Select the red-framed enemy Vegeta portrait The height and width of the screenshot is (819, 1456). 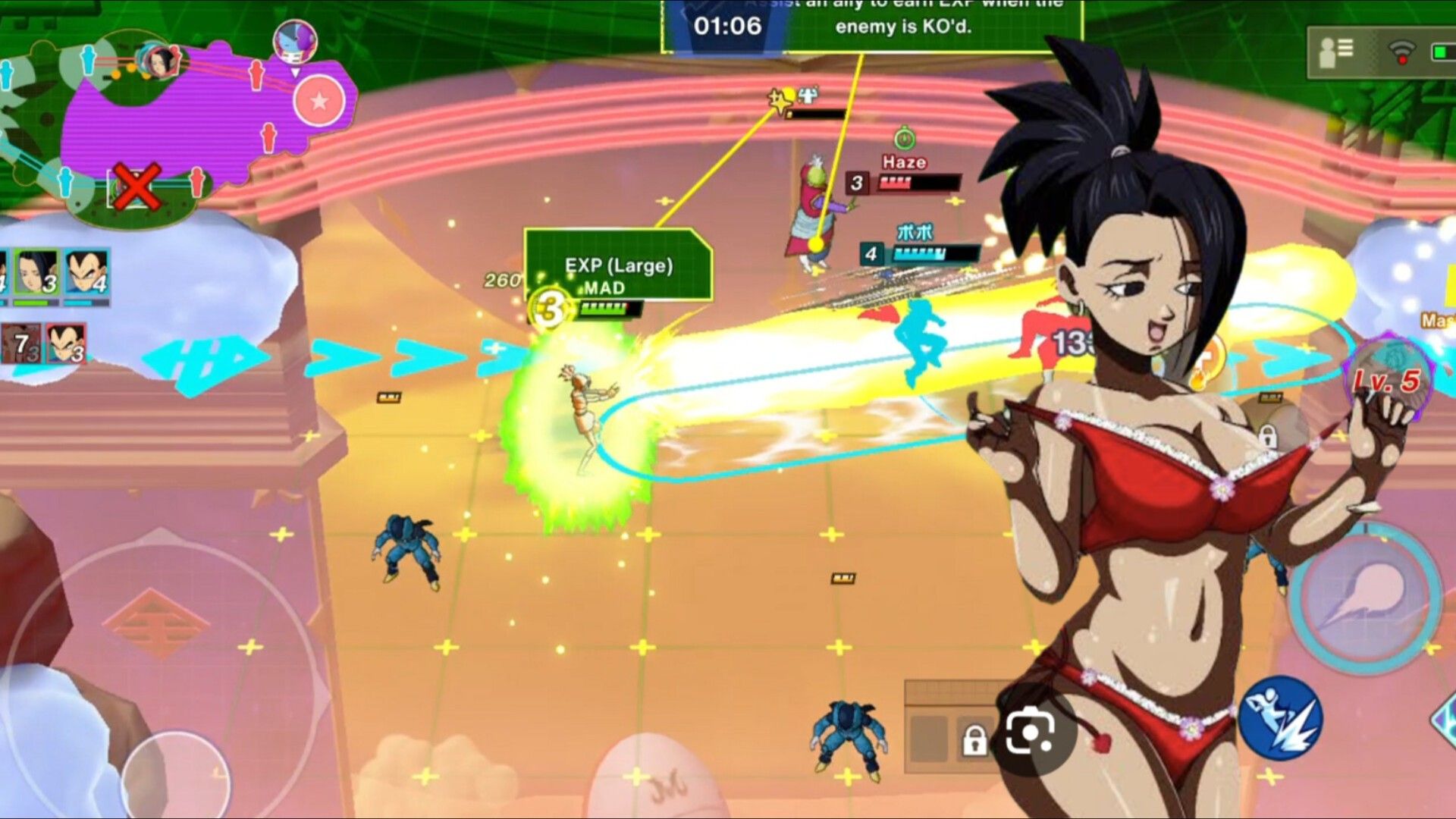(66, 343)
